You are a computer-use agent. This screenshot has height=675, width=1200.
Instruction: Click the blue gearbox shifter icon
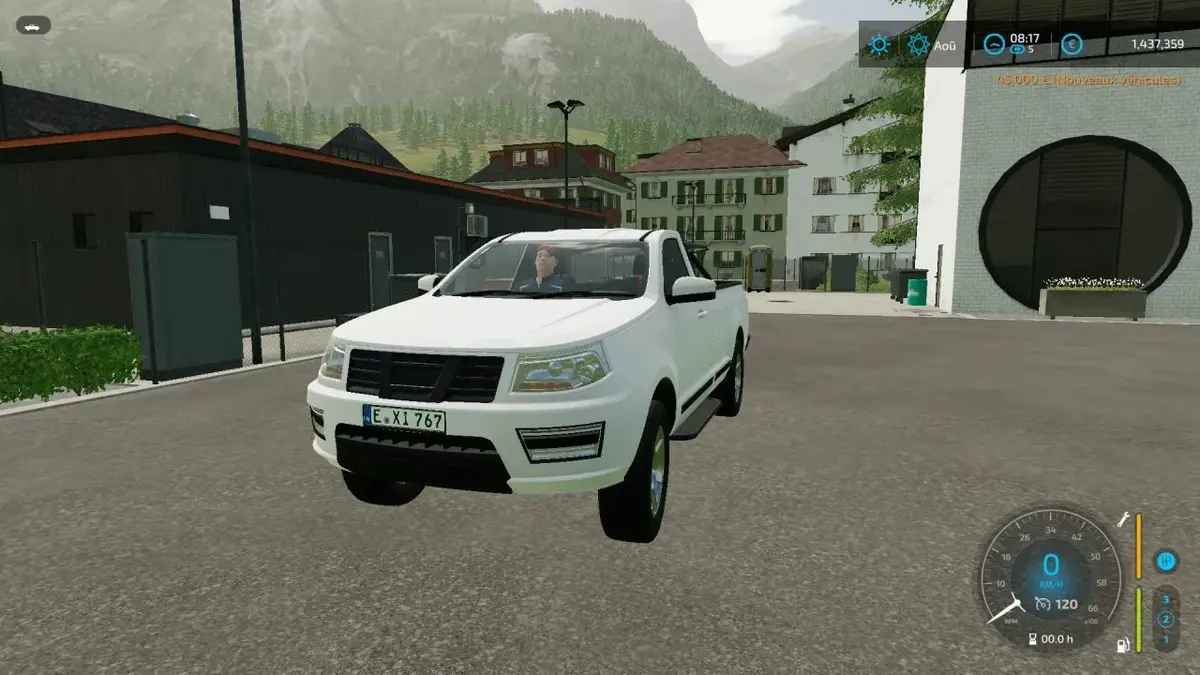pyautogui.click(x=1165, y=561)
